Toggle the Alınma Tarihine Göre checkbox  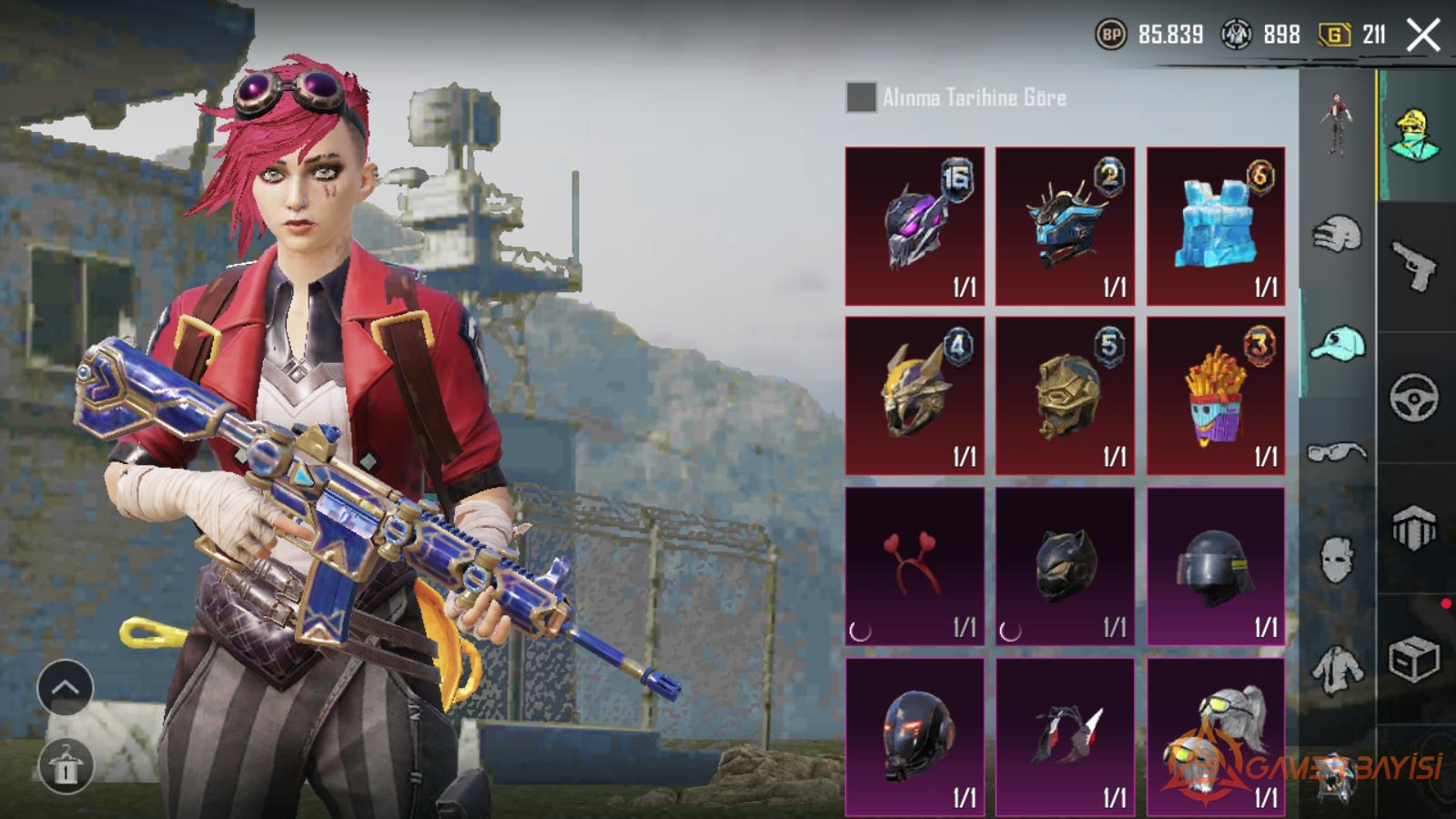[861, 97]
